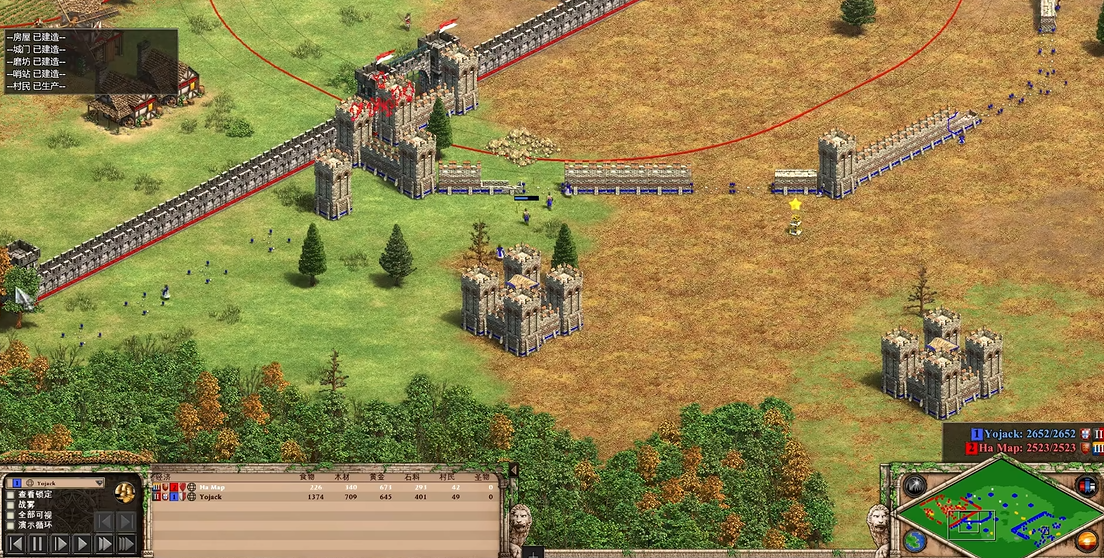
Task: Set replay to double fast-forward speed
Action: [x=103, y=544]
